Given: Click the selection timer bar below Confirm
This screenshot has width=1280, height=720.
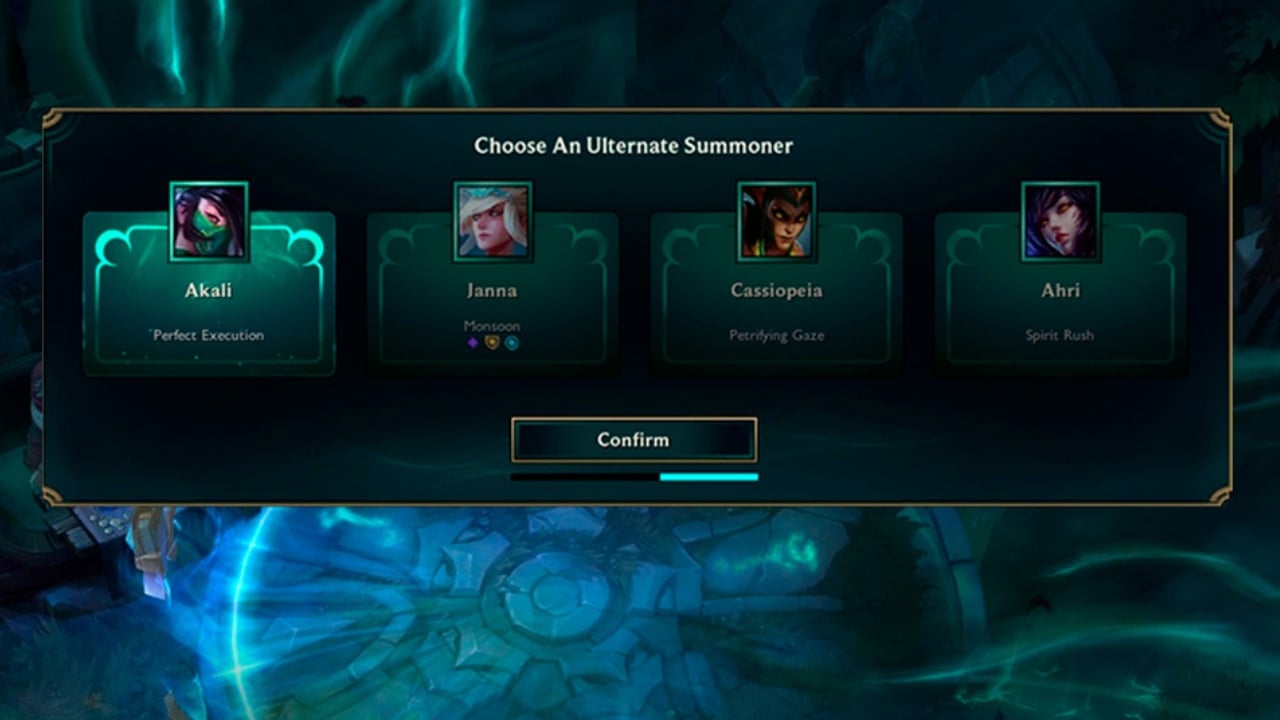Looking at the screenshot, I should [634, 478].
